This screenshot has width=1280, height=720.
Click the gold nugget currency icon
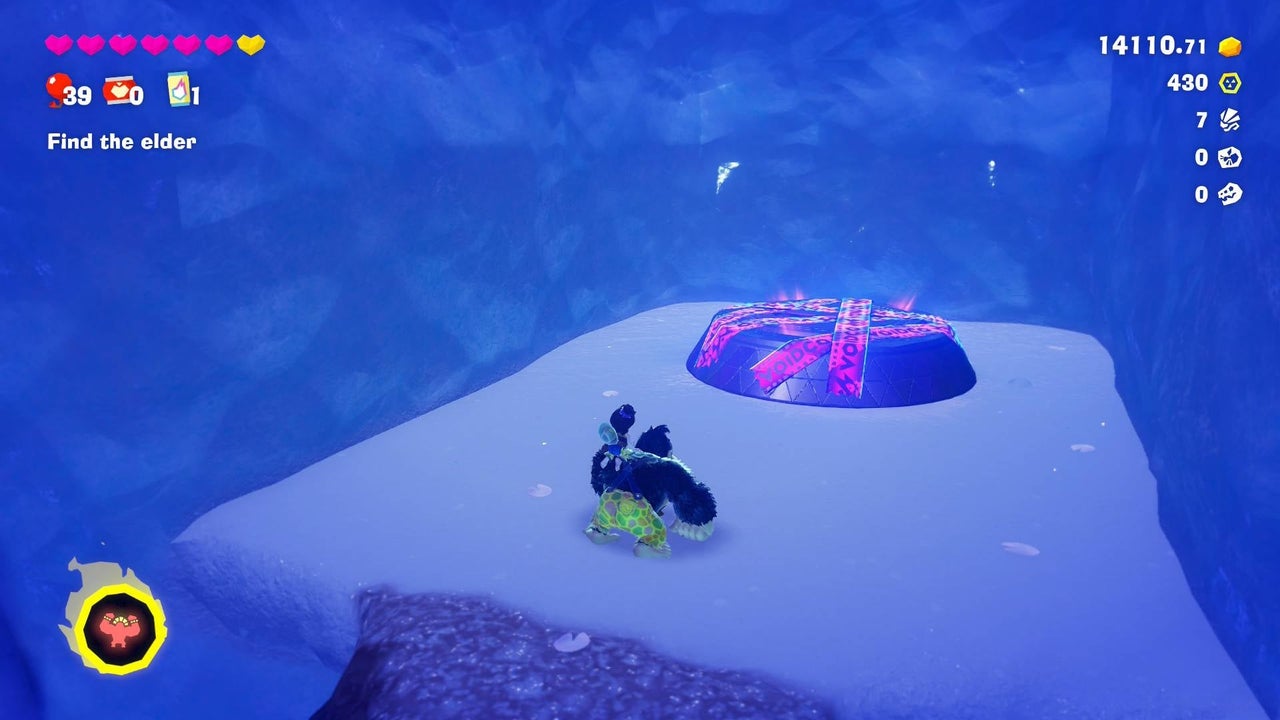1230,46
